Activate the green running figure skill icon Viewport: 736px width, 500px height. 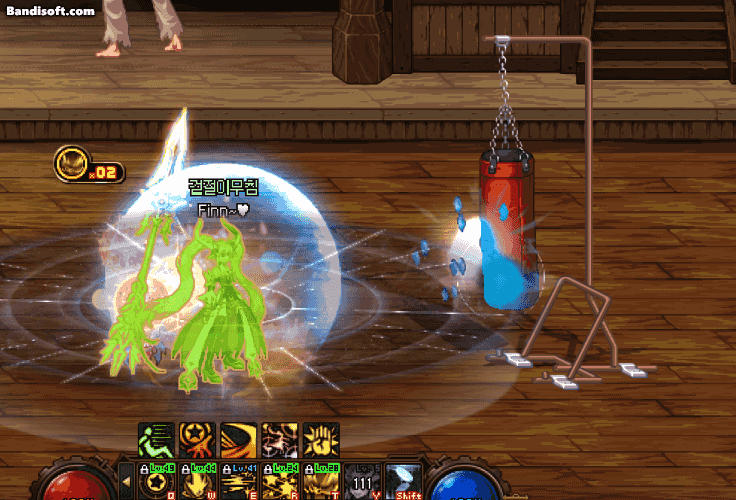pos(156,439)
